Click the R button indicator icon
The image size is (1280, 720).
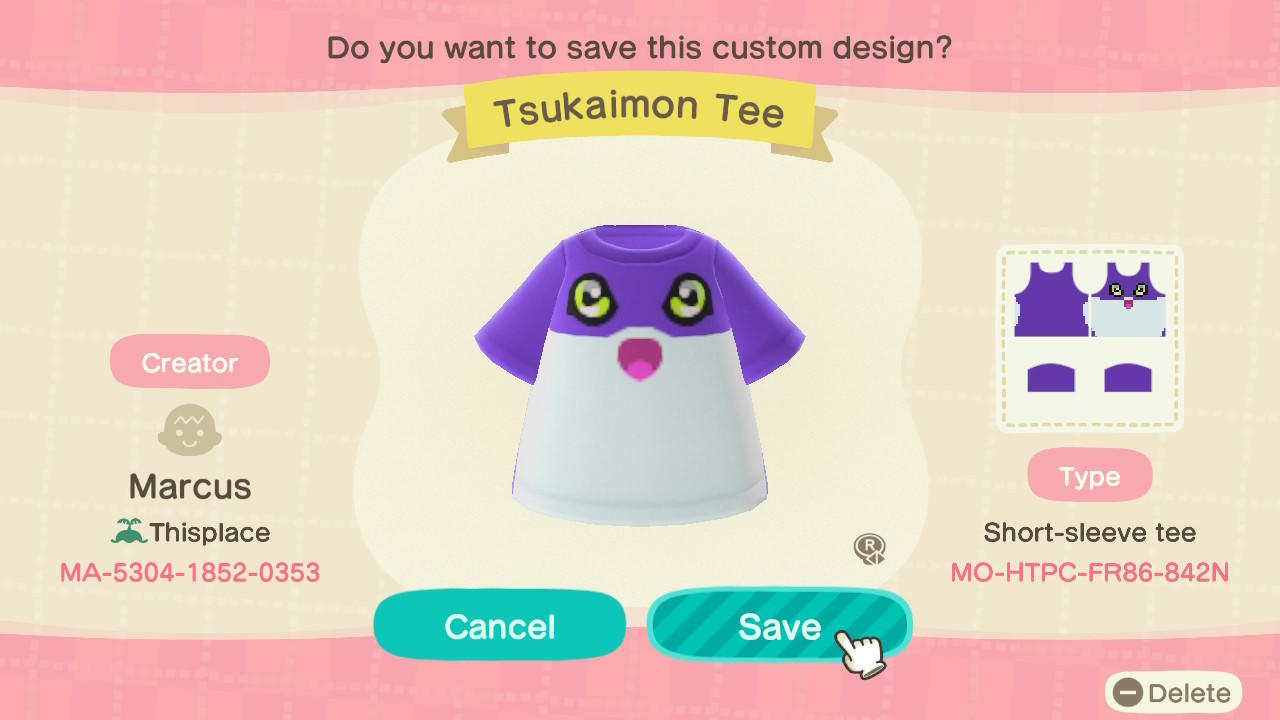click(x=872, y=548)
